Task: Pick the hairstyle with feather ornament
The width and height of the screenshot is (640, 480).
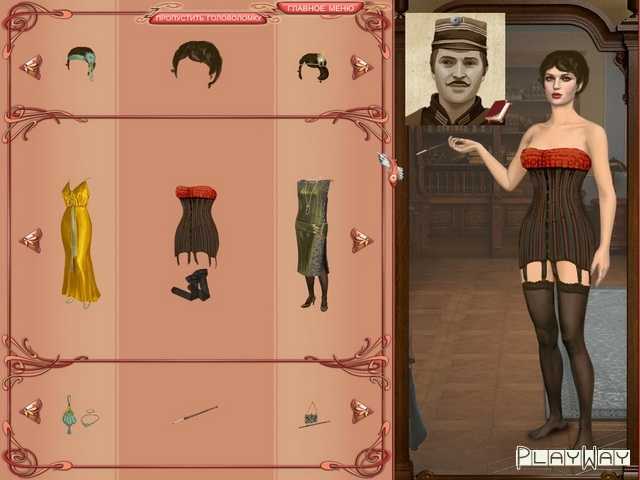Action: 312,67
